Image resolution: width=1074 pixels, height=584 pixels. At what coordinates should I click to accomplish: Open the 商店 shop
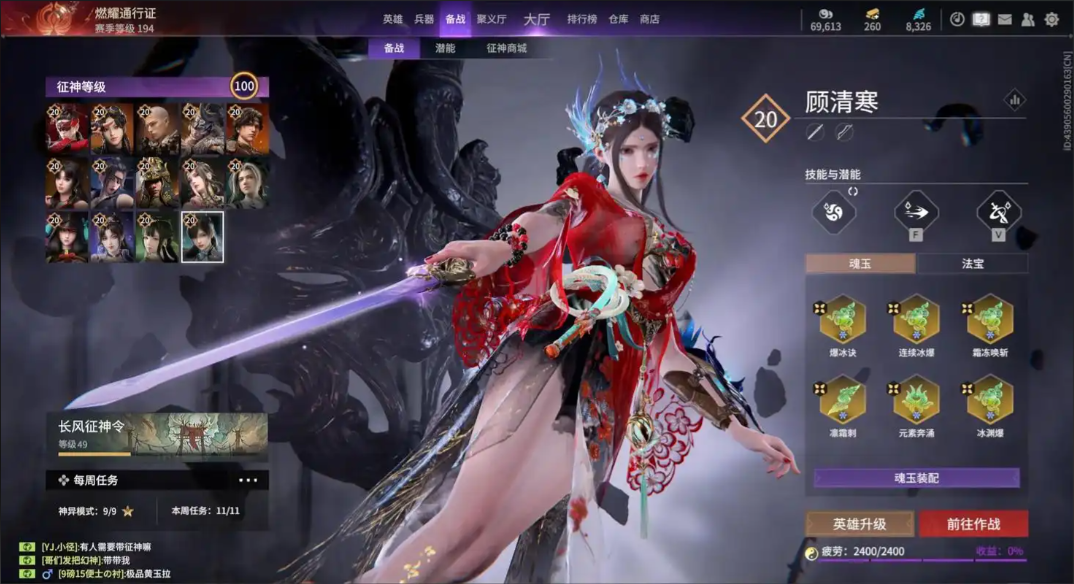[x=649, y=19]
